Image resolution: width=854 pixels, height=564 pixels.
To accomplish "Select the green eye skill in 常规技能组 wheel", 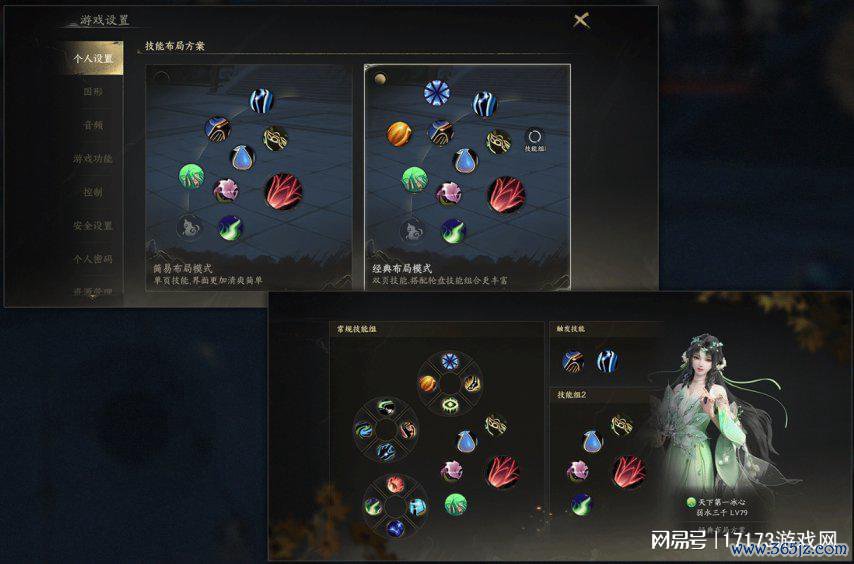I will point(451,404).
